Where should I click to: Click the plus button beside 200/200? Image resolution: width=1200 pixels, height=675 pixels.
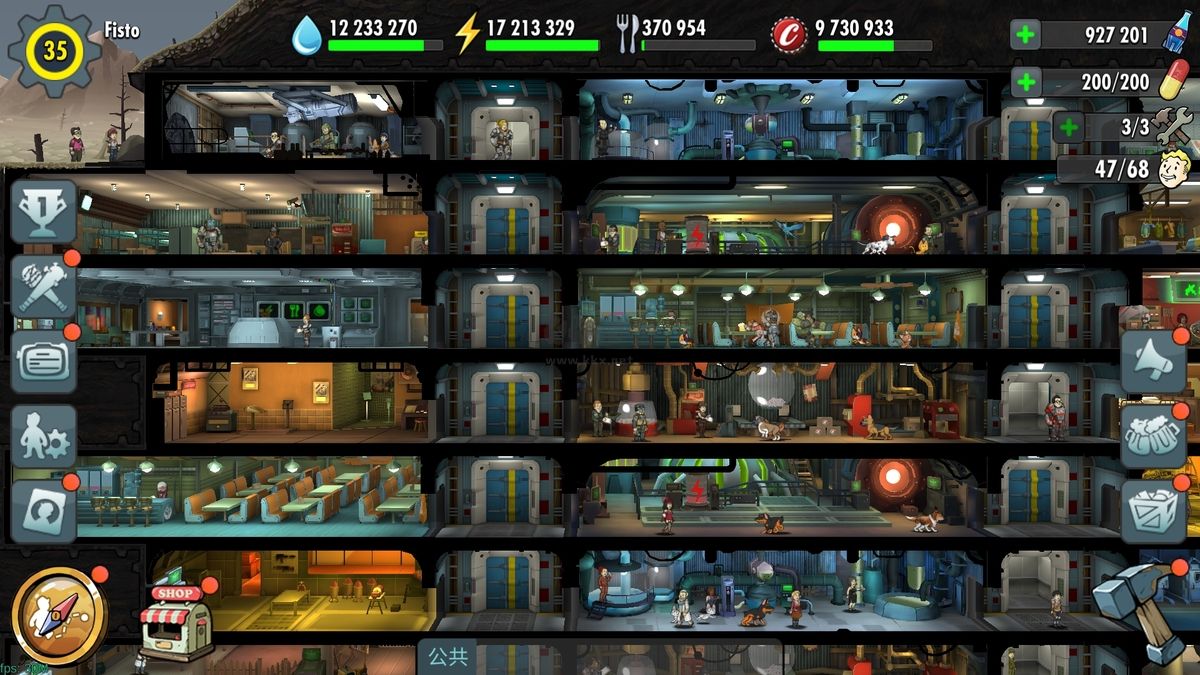tap(1026, 82)
